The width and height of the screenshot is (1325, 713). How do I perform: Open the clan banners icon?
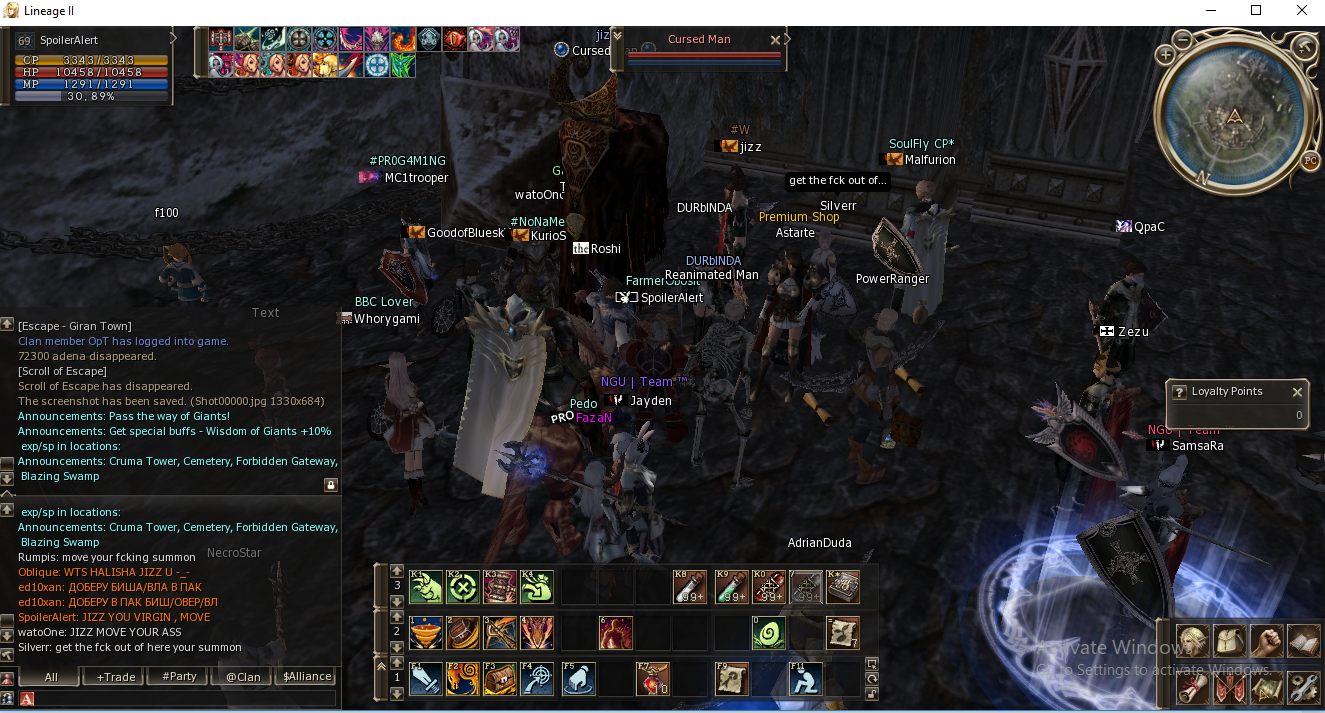click(x=1228, y=688)
